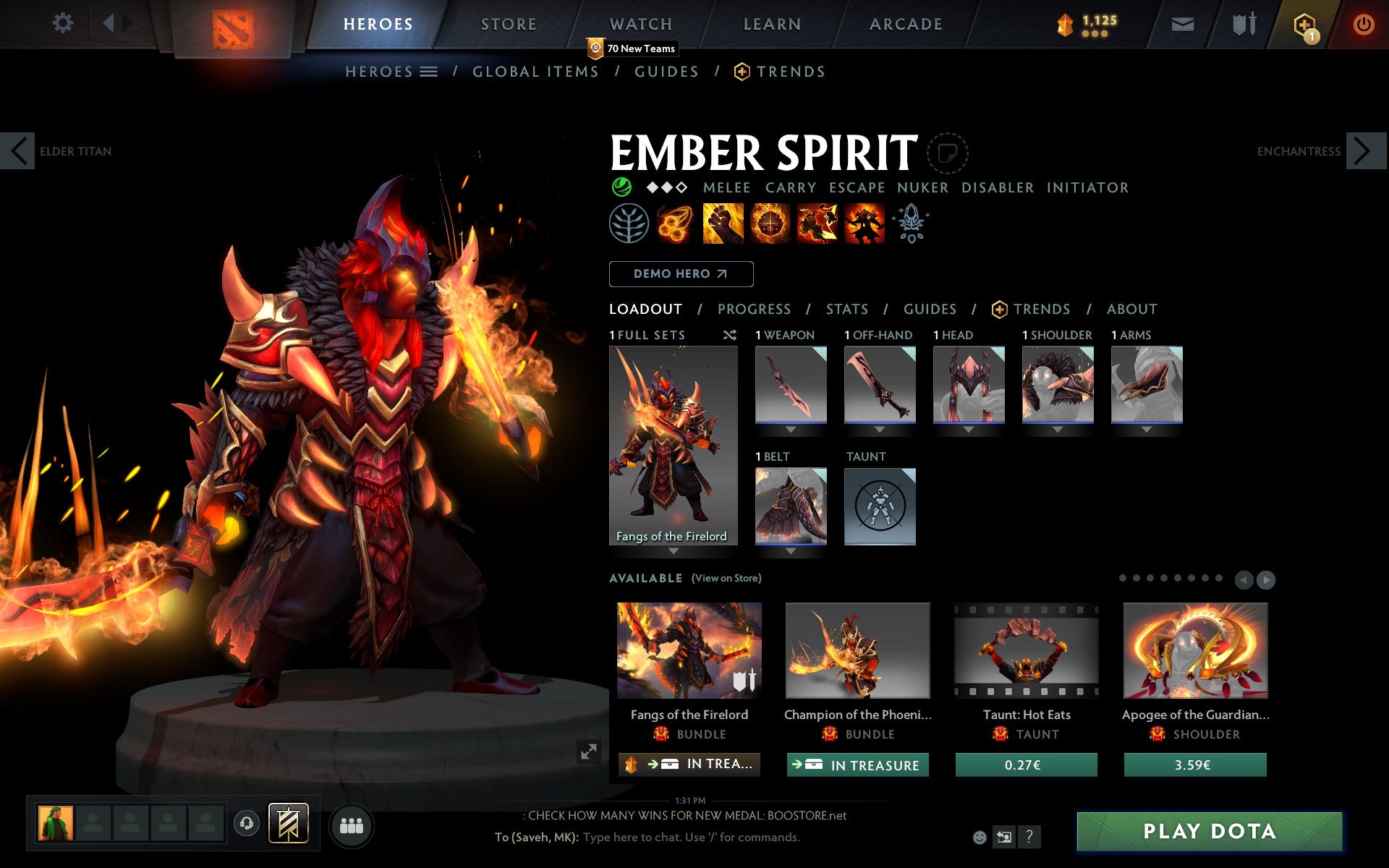Open the mail inbox icon
1389x868 pixels.
tap(1182, 24)
